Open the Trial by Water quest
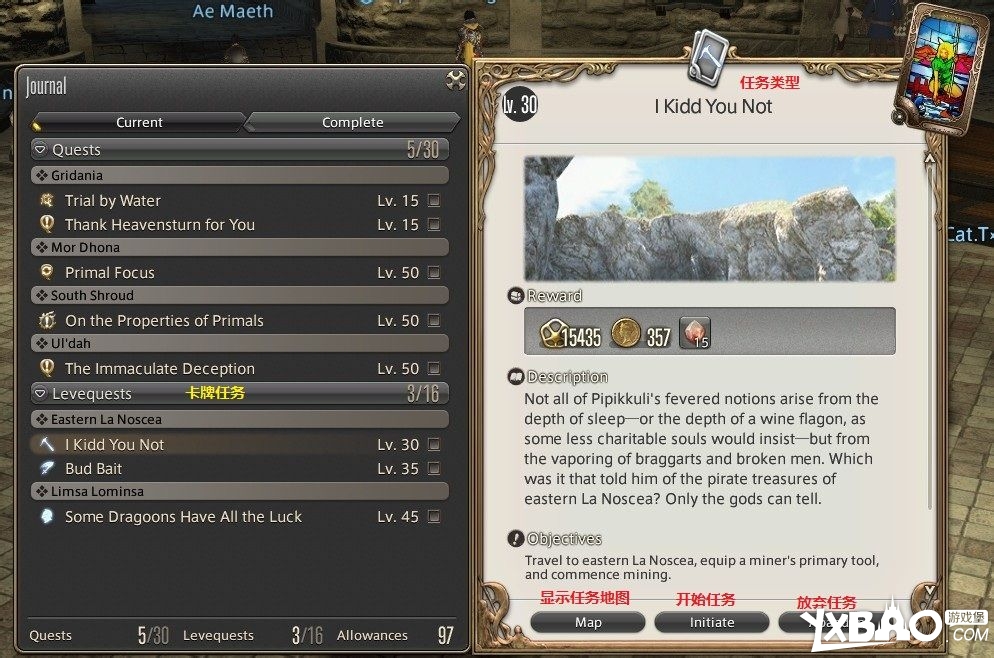Image resolution: width=994 pixels, height=658 pixels. click(113, 201)
